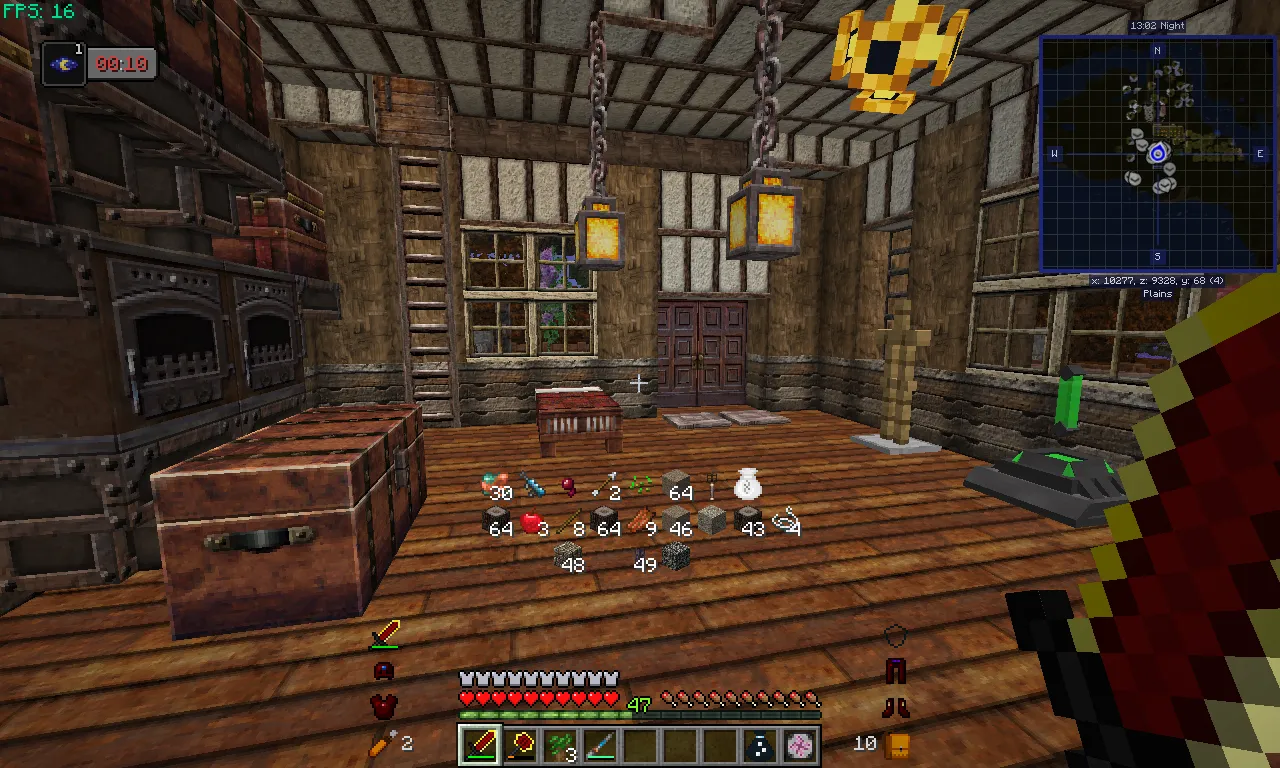Click the player position marker on the minimap
Screen dimensions: 1280x768
tap(1157, 152)
